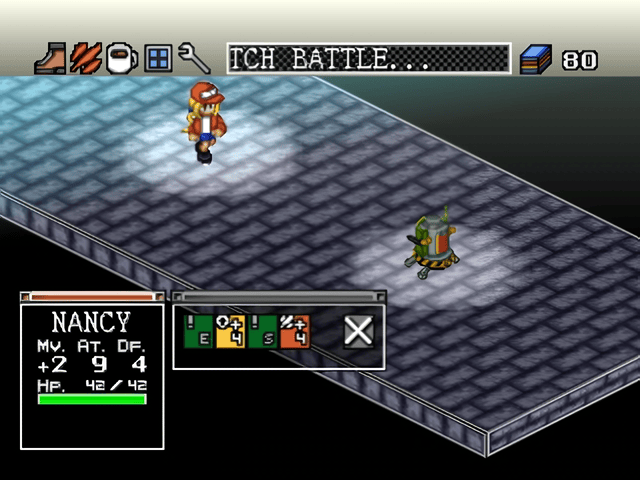Select the green S card

click(264, 331)
